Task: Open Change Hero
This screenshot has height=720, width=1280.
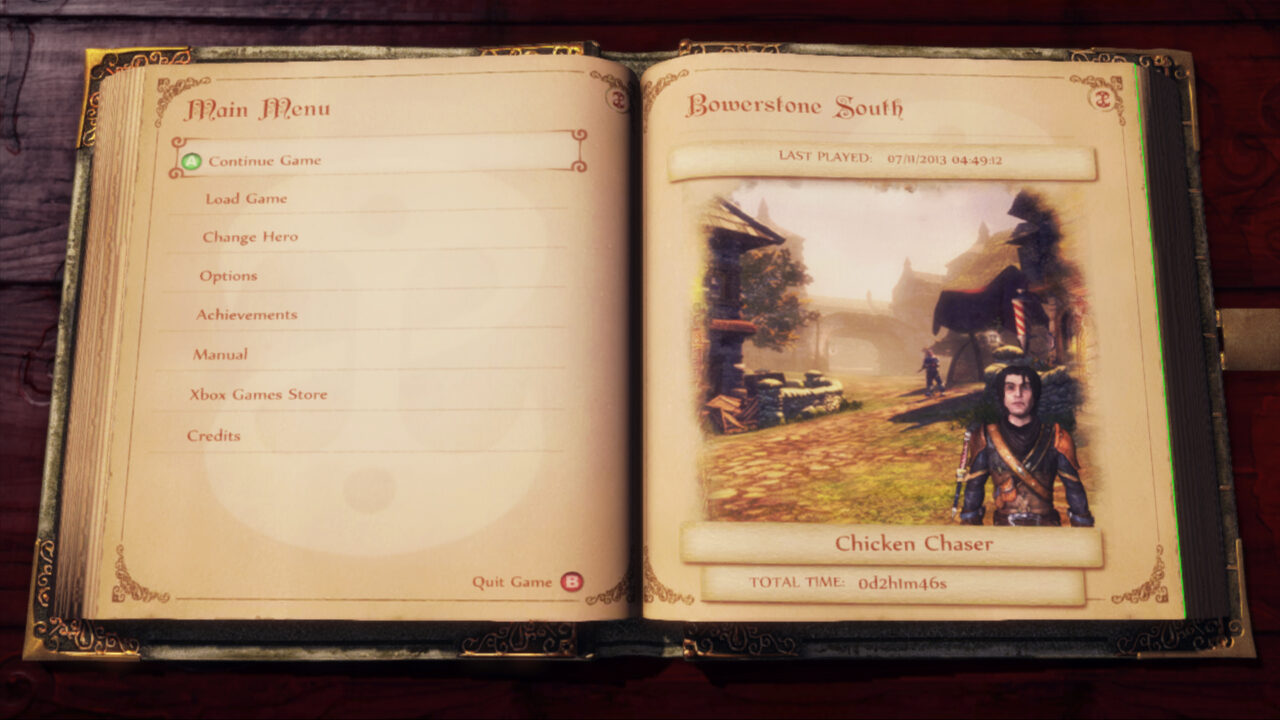Action: (249, 237)
